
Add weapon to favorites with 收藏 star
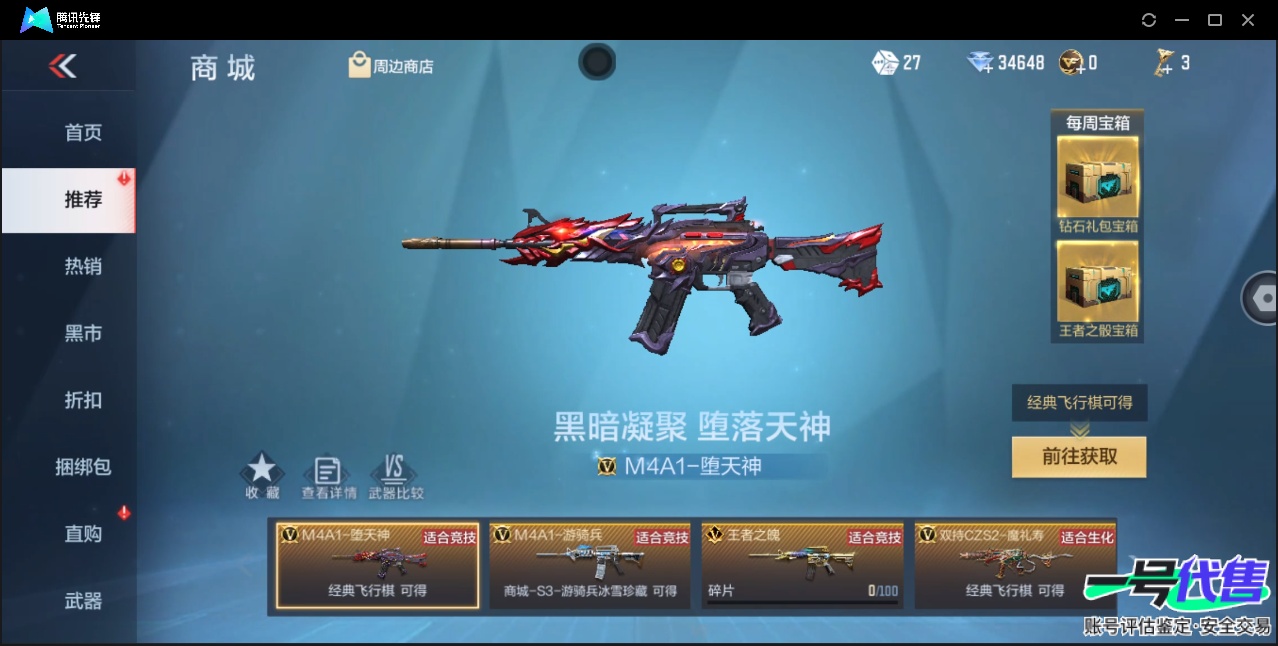pyautogui.click(x=262, y=475)
